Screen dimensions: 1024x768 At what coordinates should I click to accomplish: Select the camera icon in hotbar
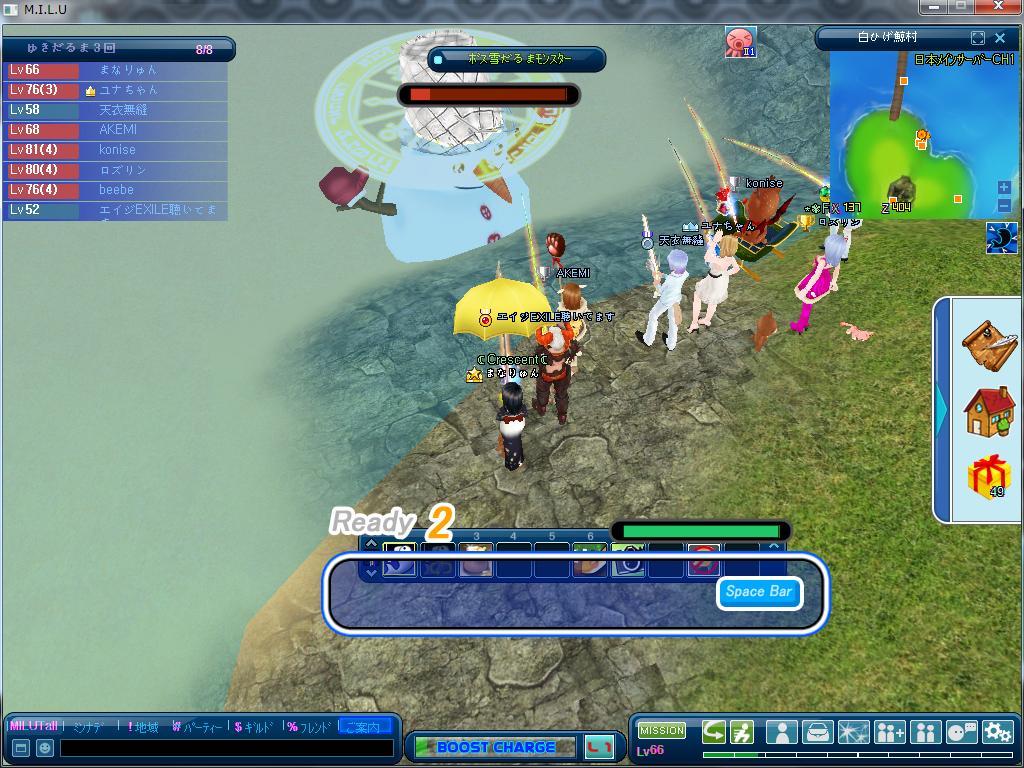pos(628,564)
